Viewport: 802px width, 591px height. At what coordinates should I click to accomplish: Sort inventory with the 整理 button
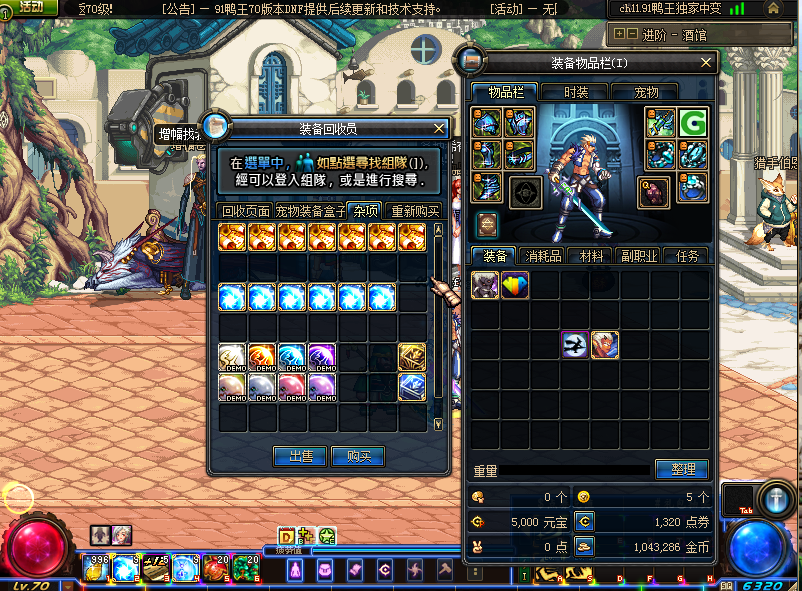(682, 469)
